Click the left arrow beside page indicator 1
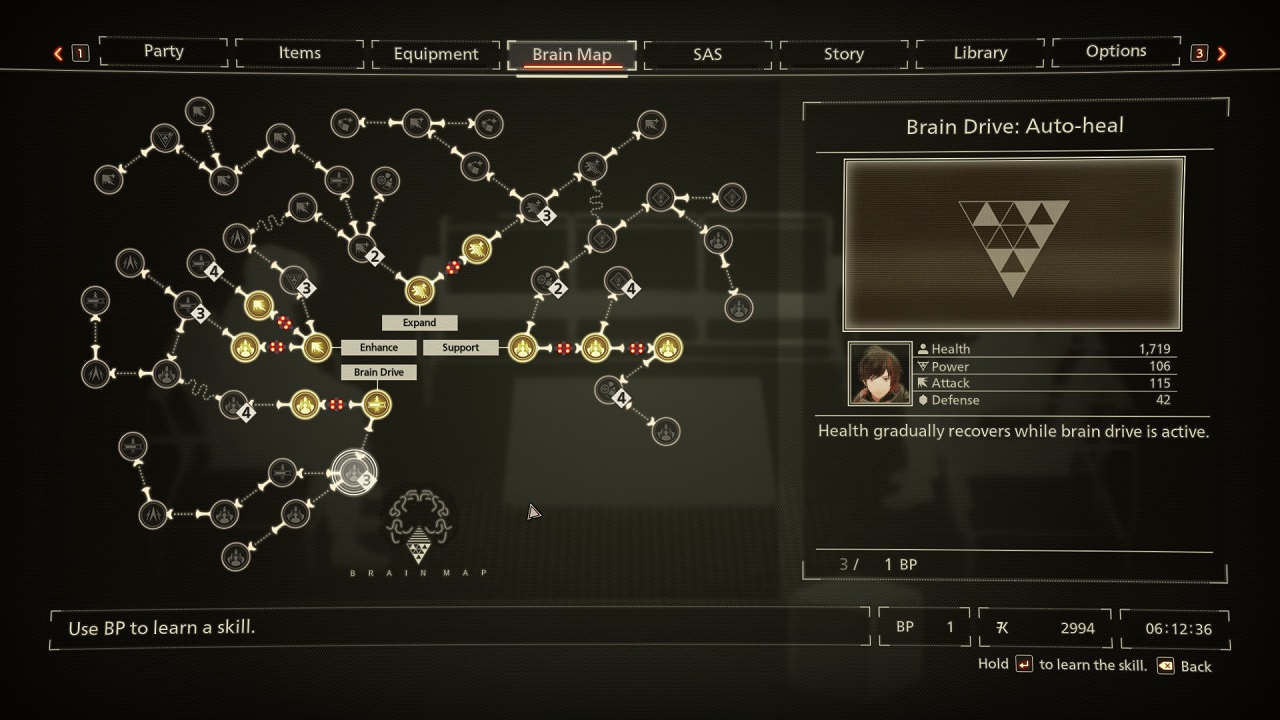This screenshot has height=720, width=1280. [x=57, y=53]
